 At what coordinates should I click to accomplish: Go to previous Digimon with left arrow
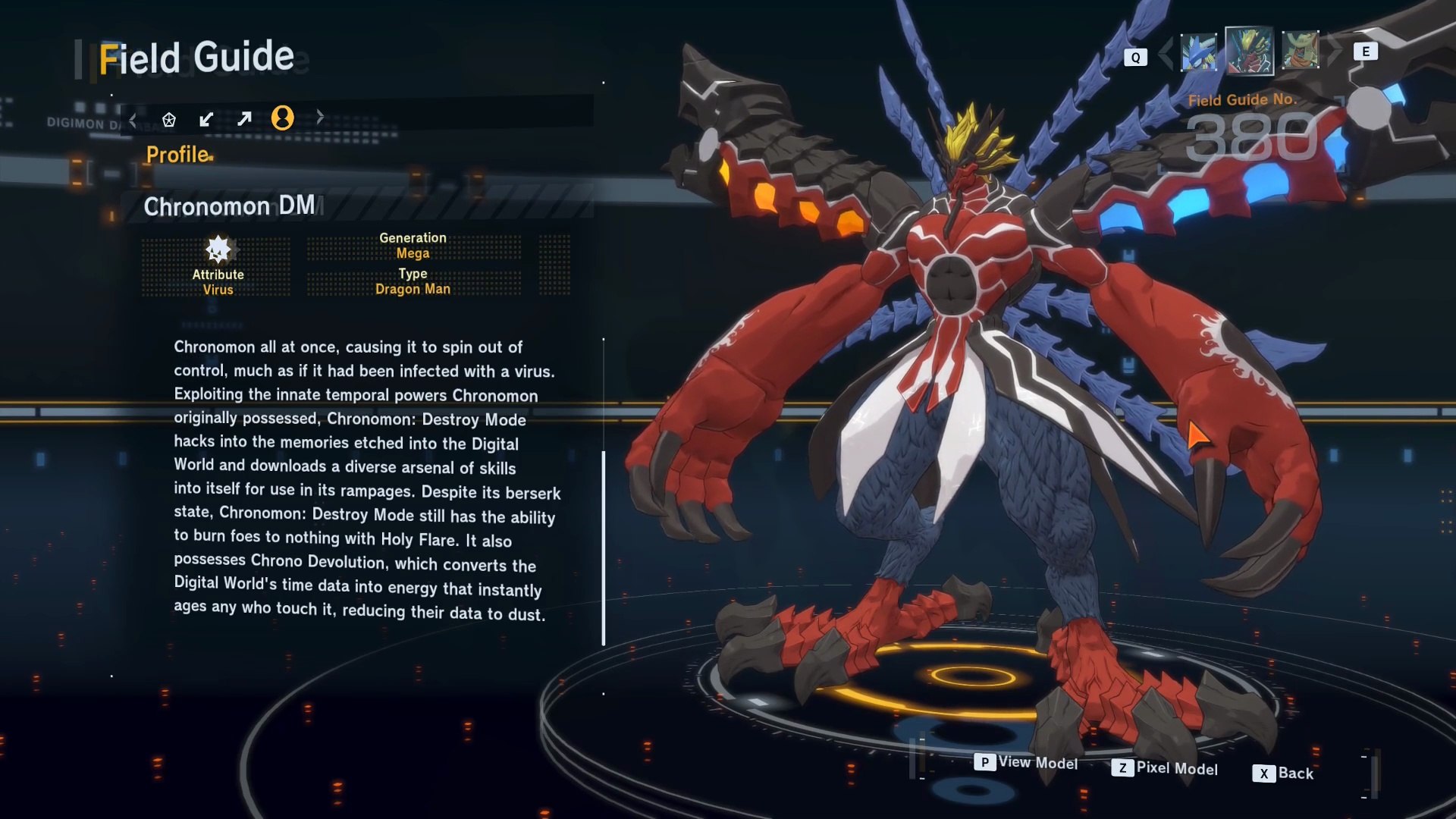coord(1166,52)
